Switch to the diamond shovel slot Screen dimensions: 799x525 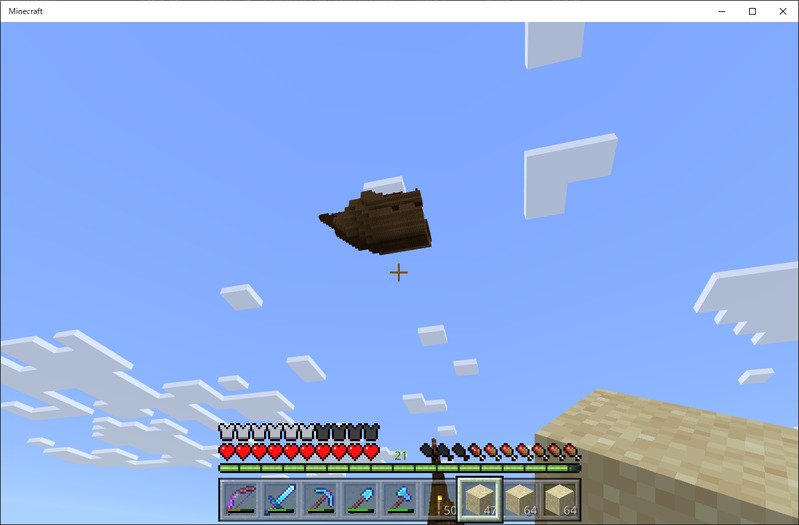pyautogui.click(x=360, y=499)
